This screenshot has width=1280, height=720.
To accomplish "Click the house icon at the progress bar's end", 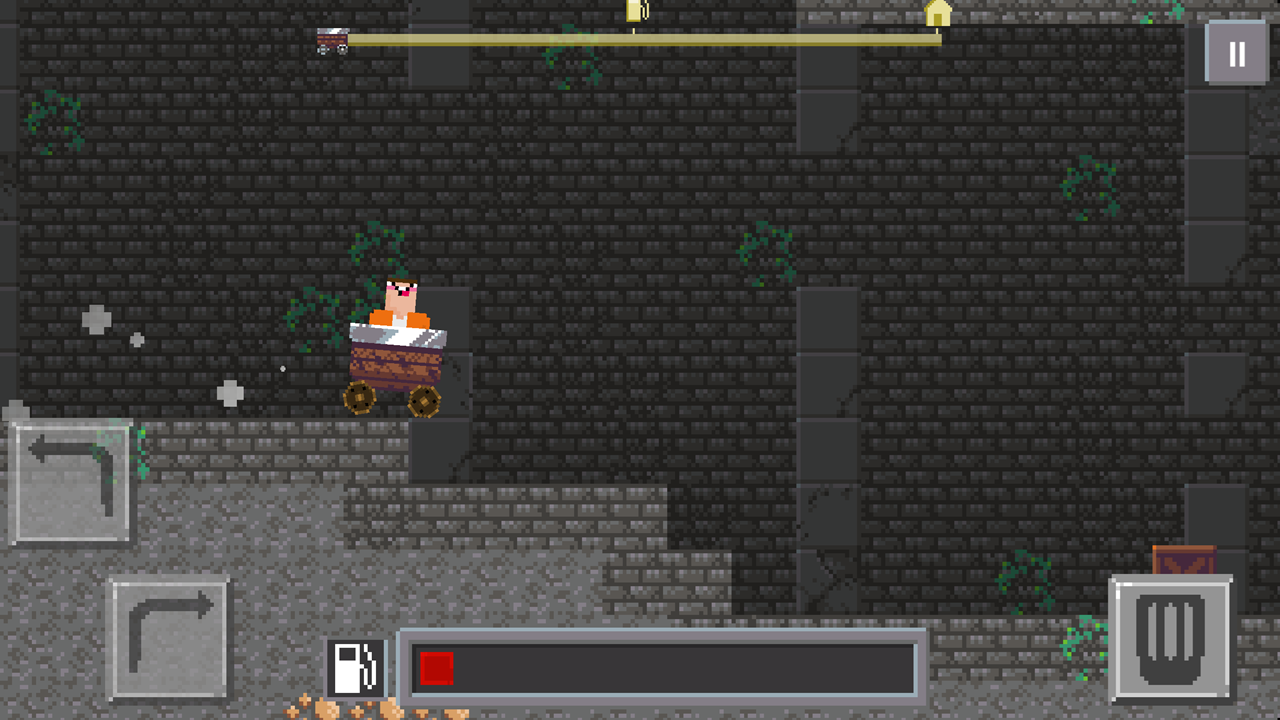I will 936,15.
